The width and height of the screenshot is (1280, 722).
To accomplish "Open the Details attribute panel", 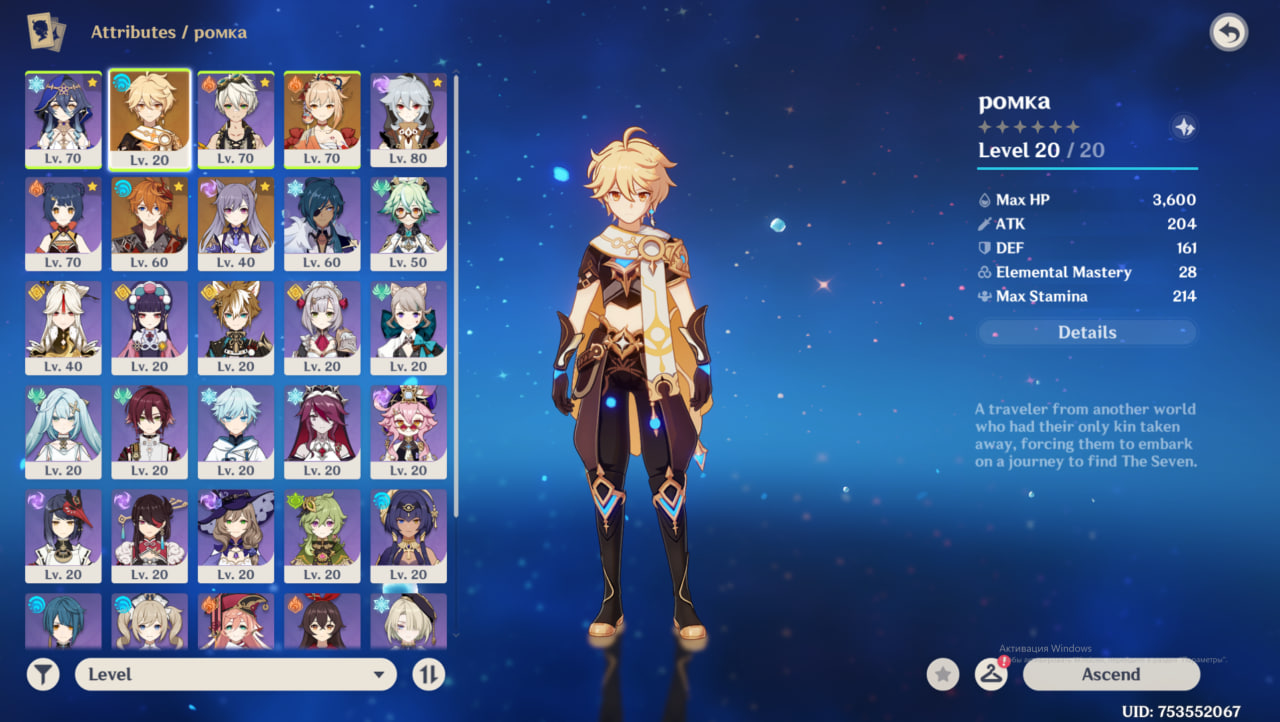I will (1087, 333).
